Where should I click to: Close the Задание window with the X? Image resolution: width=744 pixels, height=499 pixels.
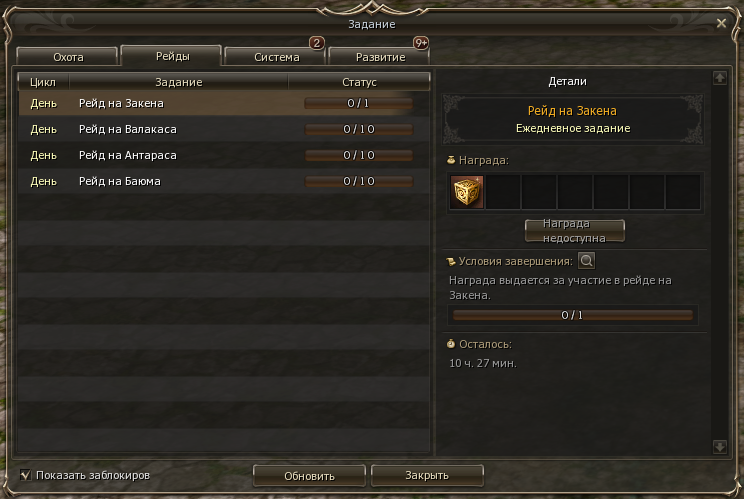tap(722, 22)
